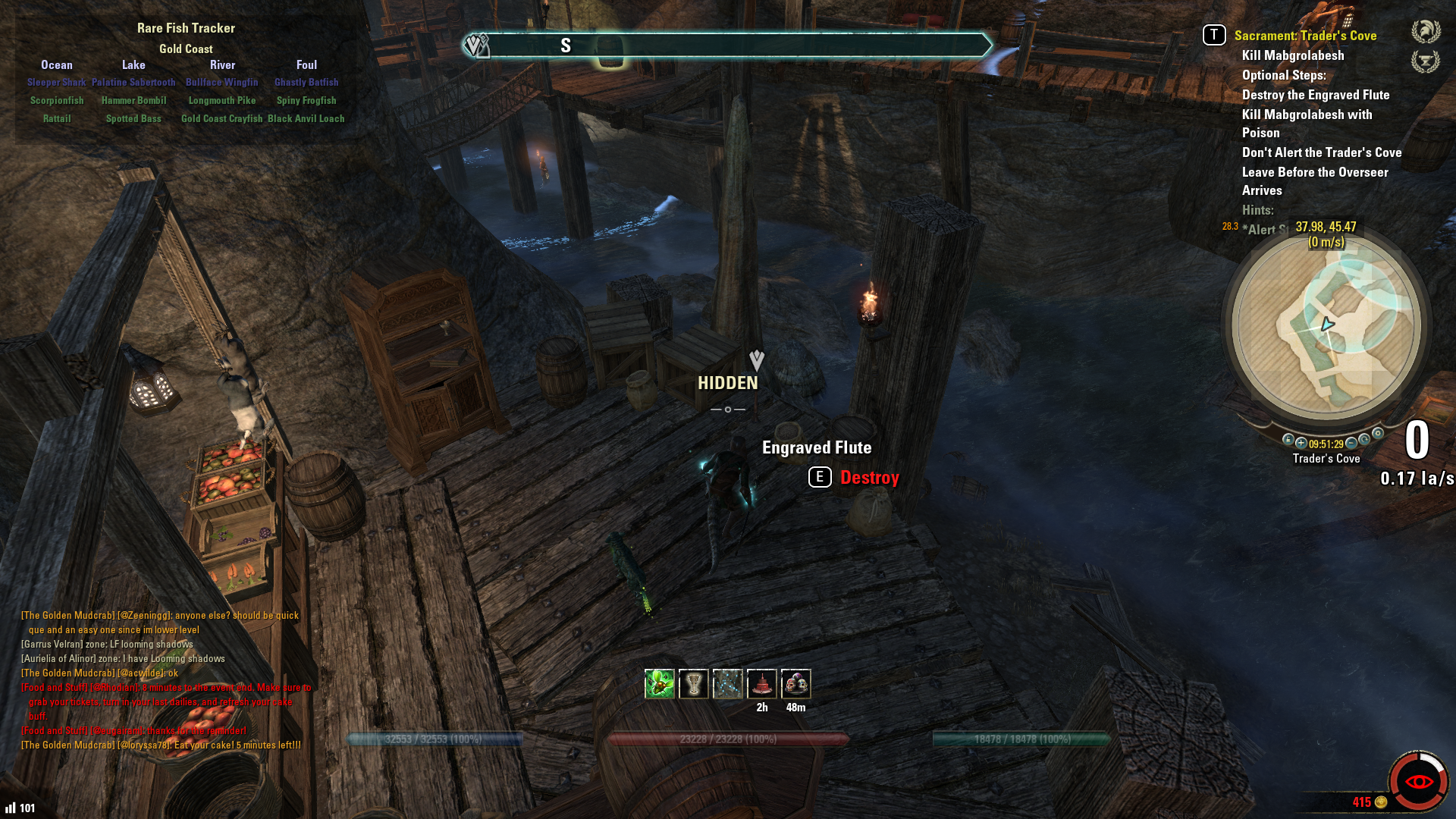
Task: Zoom in the minimap with plus button
Action: [x=1301, y=444]
